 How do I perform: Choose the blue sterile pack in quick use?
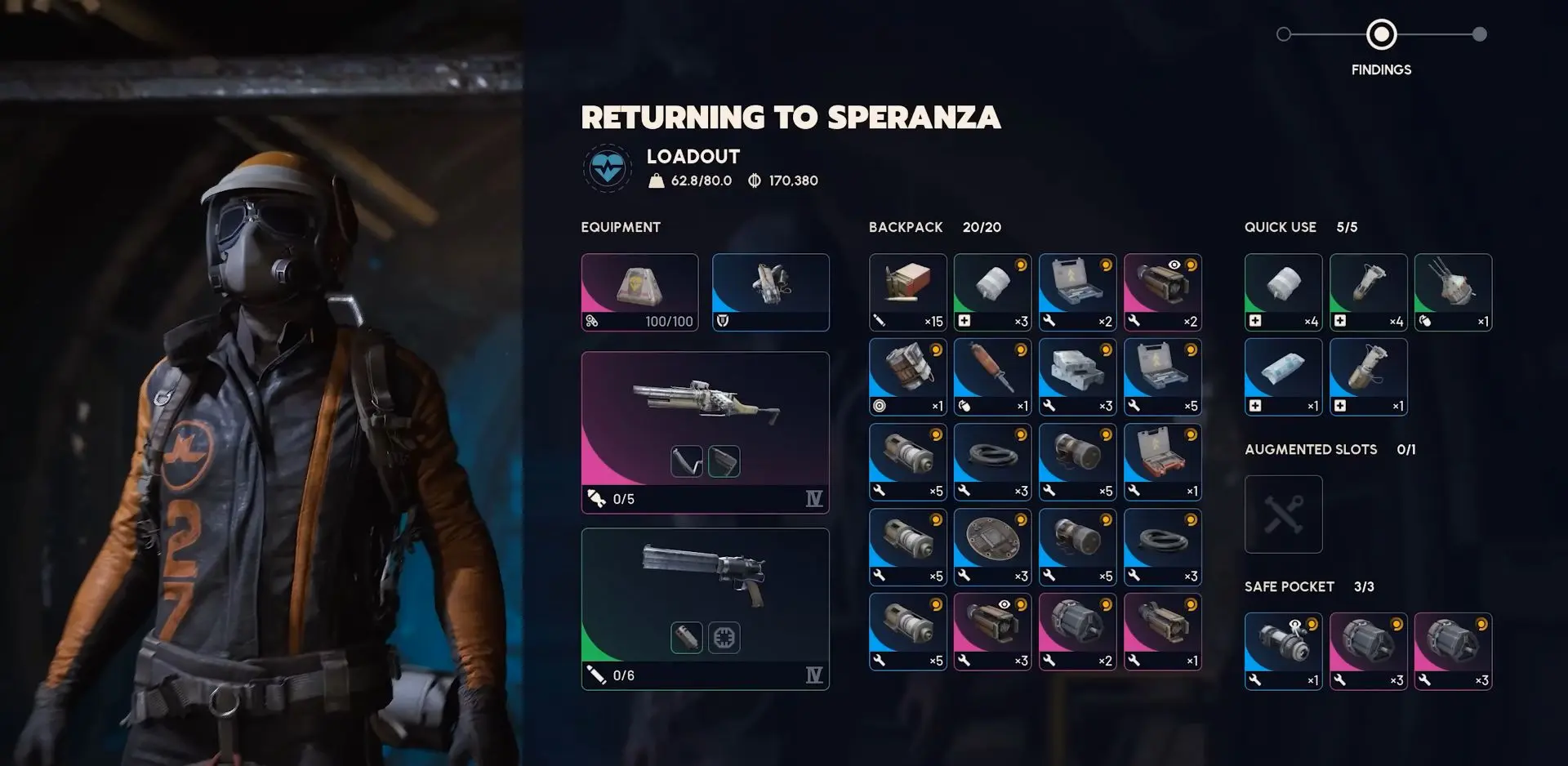(x=1283, y=376)
